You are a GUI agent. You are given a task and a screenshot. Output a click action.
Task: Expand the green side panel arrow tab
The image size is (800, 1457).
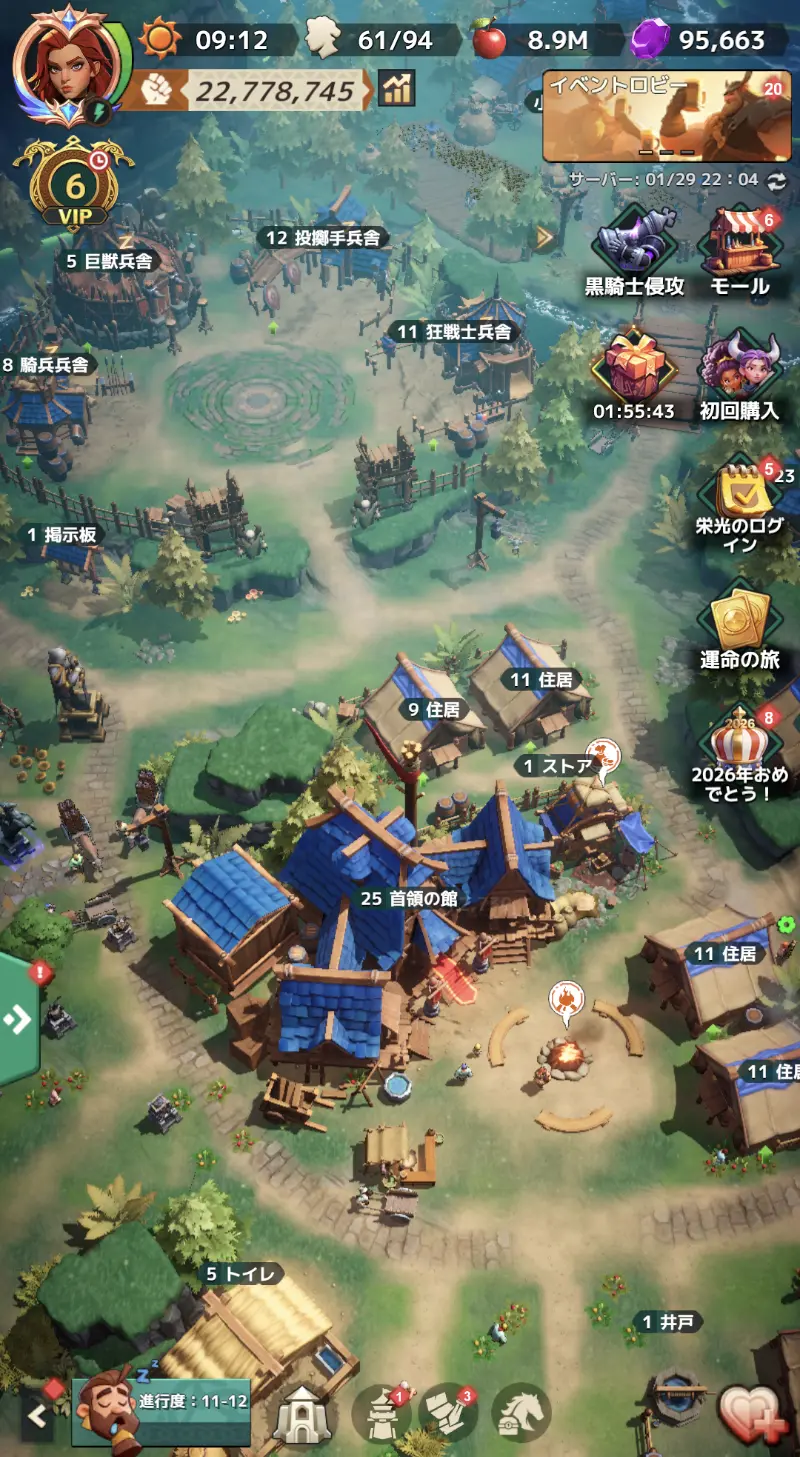pyautogui.click(x=18, y=1019)
